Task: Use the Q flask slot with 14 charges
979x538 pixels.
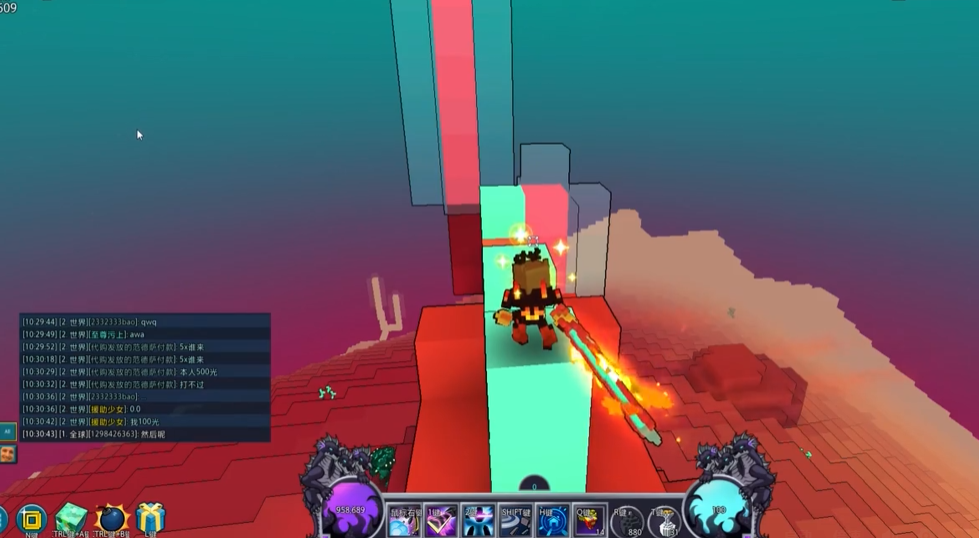Action: click(590, 520)
